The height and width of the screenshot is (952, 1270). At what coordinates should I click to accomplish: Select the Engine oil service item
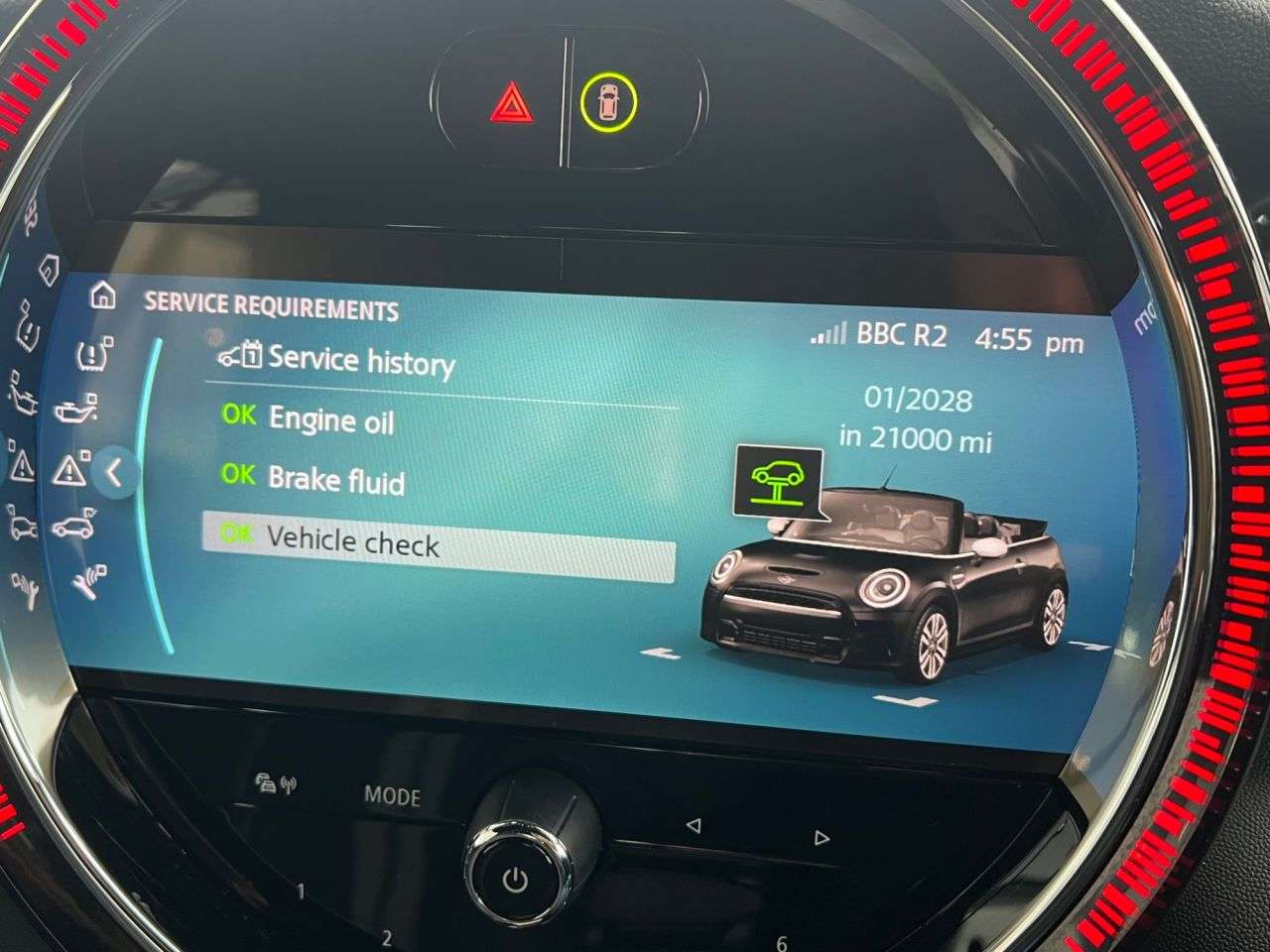[330, 420]
